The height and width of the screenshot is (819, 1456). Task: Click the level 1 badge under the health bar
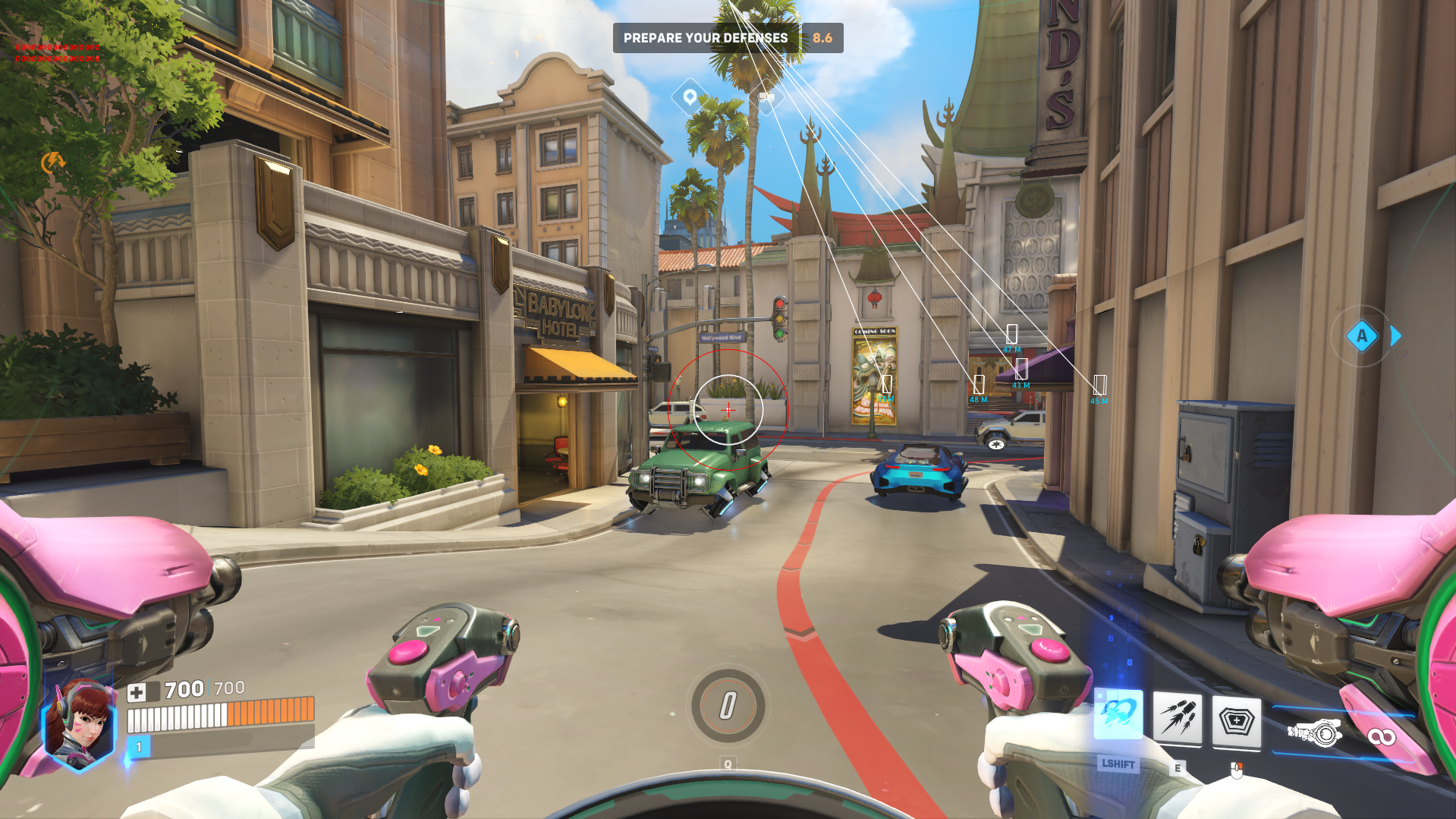[x=138, y=747]
